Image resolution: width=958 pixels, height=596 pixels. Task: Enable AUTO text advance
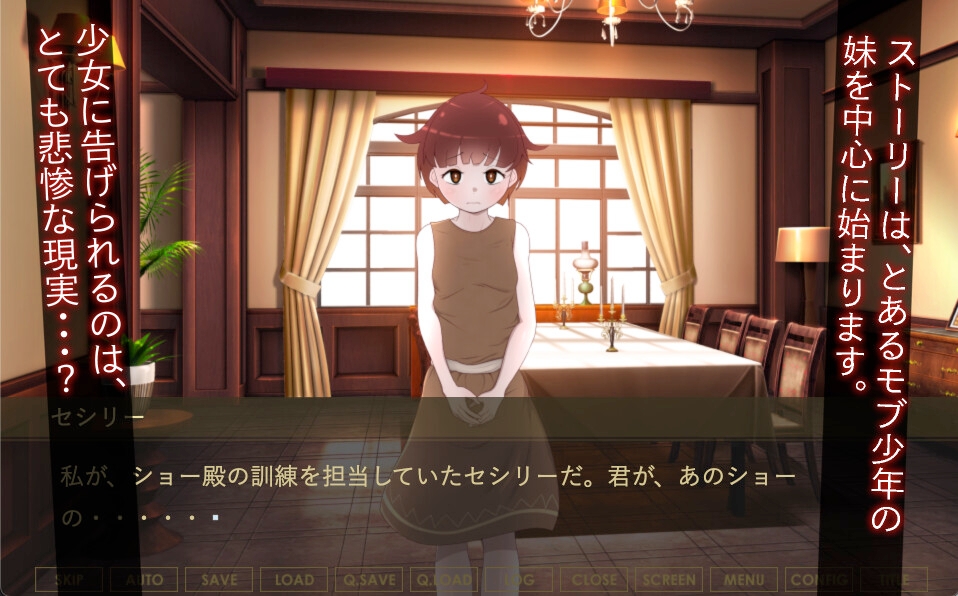click(144, 580)
